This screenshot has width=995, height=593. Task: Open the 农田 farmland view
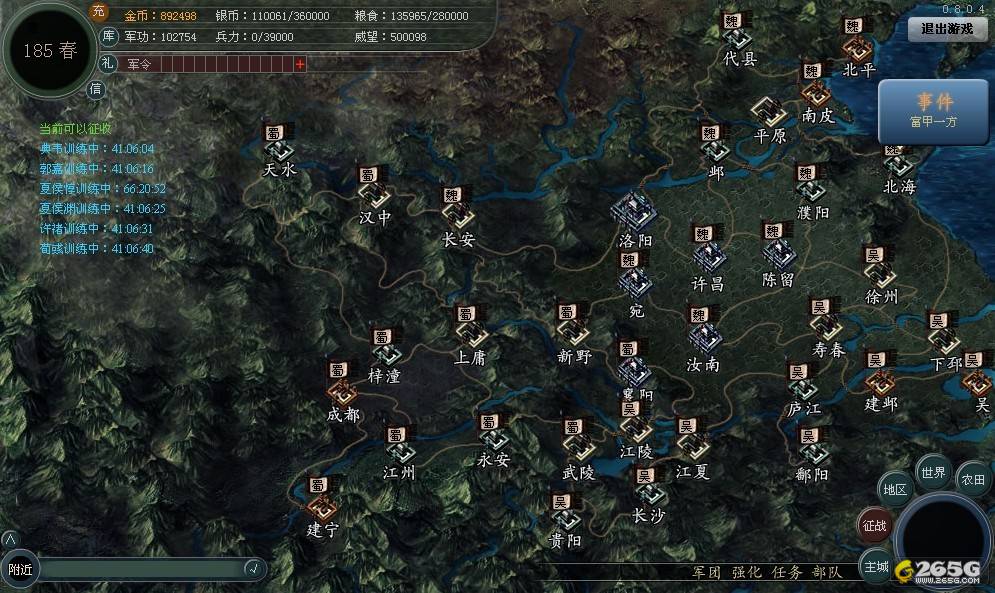click(973, 479)
